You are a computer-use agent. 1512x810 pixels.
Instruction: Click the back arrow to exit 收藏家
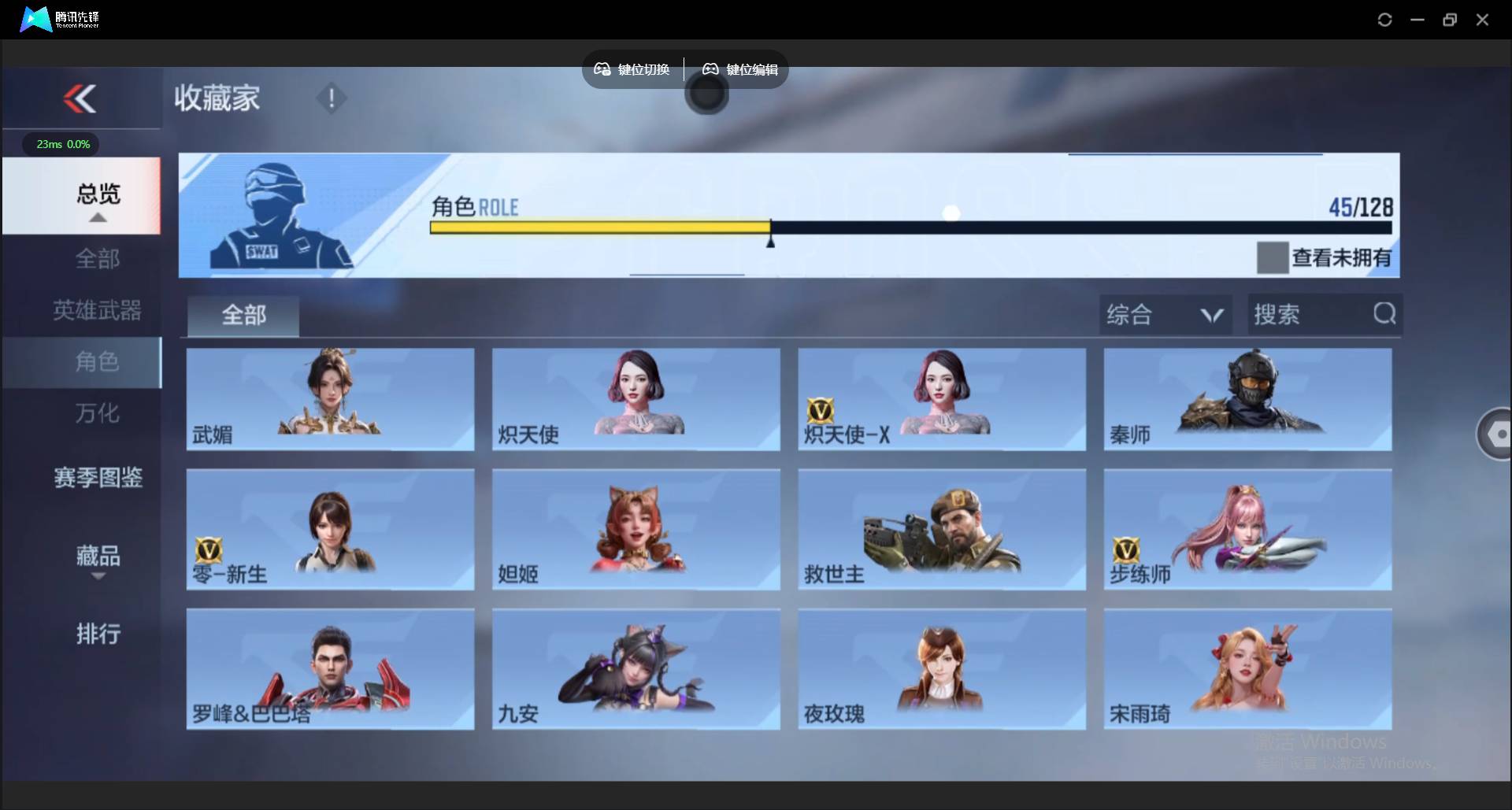click(x=81, y=98)
